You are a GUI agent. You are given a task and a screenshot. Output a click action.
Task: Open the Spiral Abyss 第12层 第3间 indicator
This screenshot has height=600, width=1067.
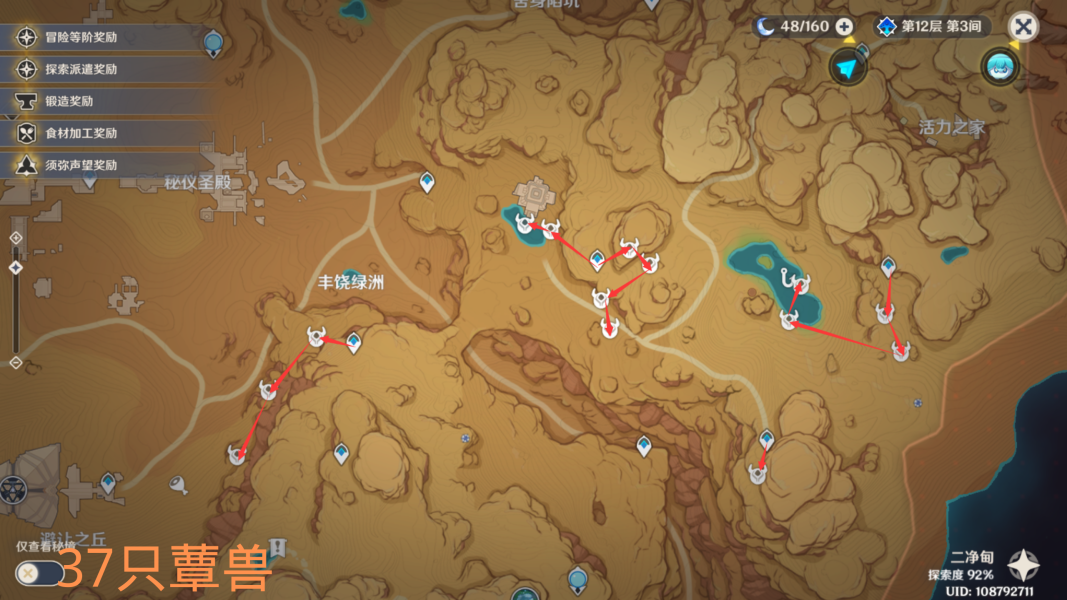(932, 26)
